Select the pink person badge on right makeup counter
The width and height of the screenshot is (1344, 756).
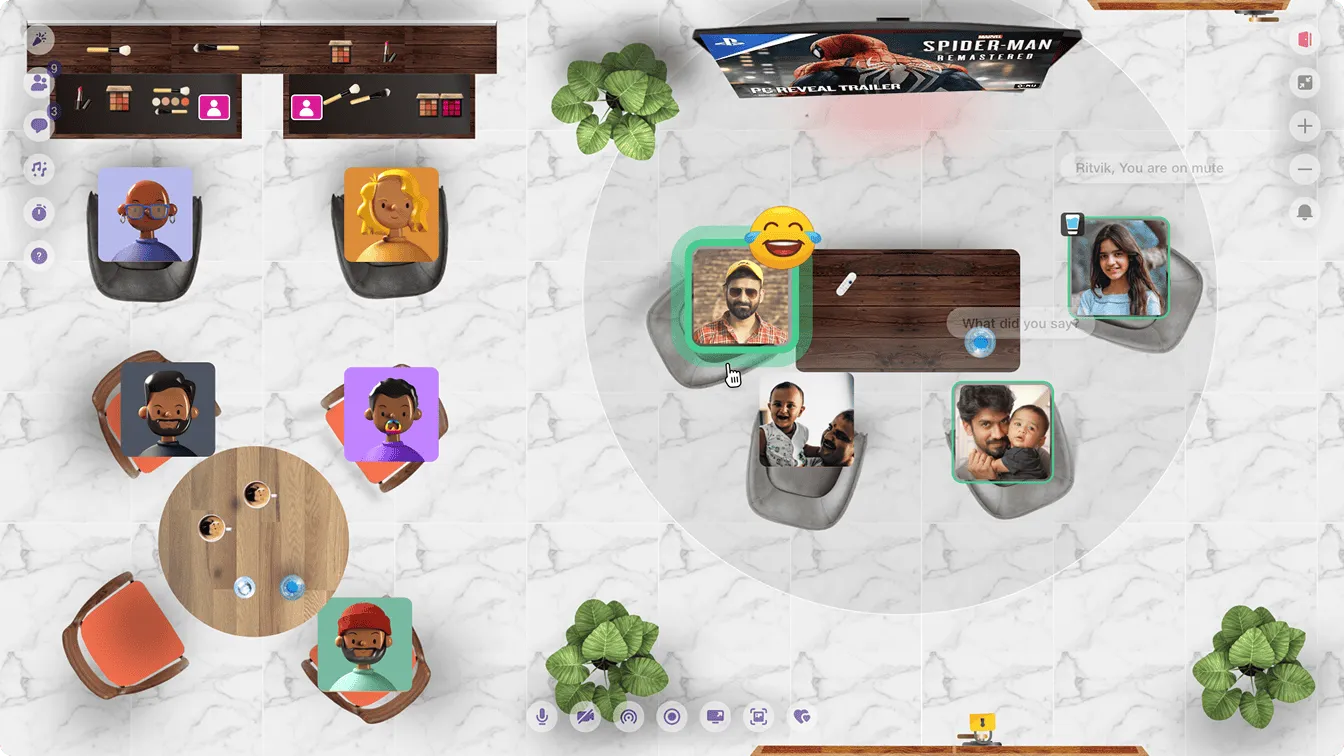306,107
